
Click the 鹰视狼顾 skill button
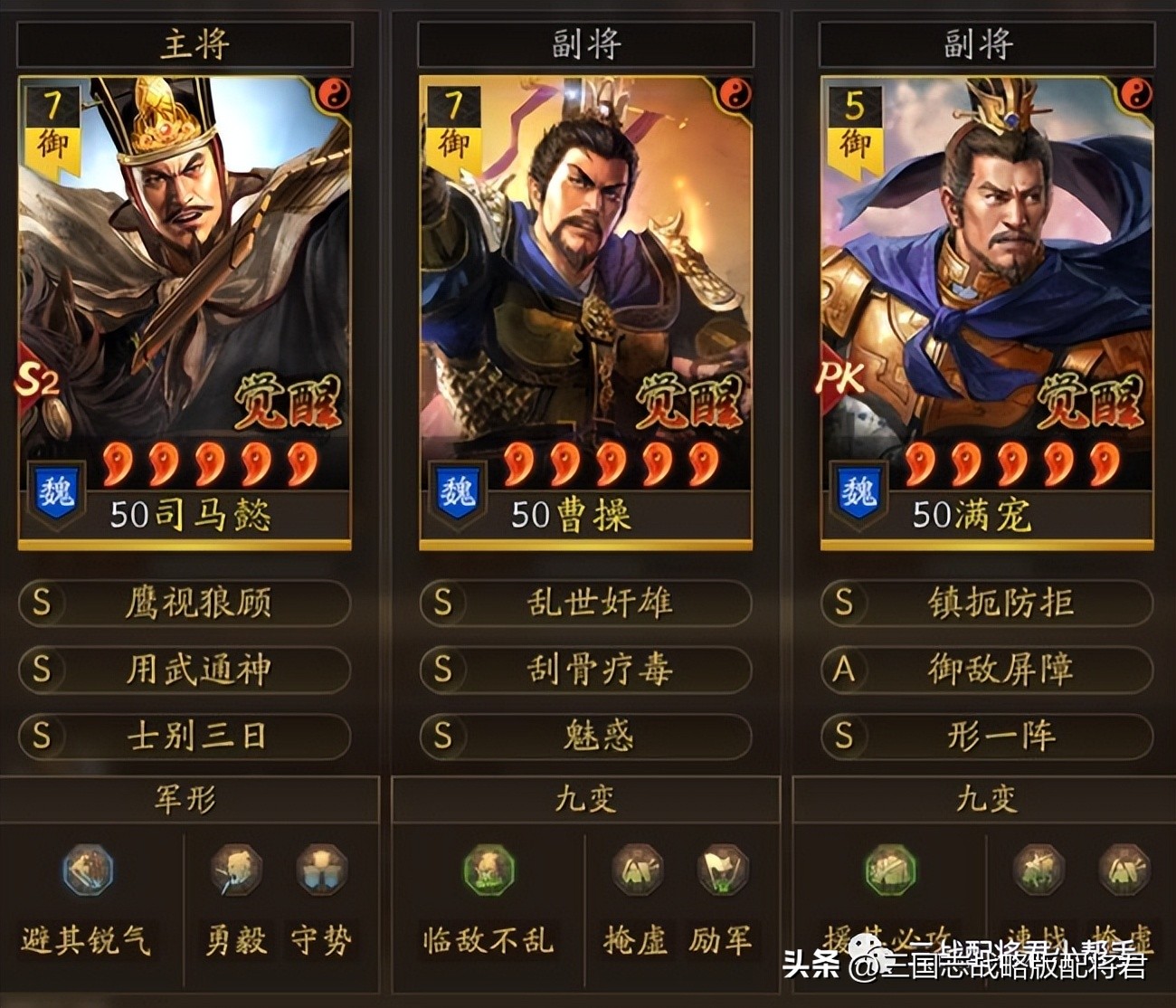185,604
